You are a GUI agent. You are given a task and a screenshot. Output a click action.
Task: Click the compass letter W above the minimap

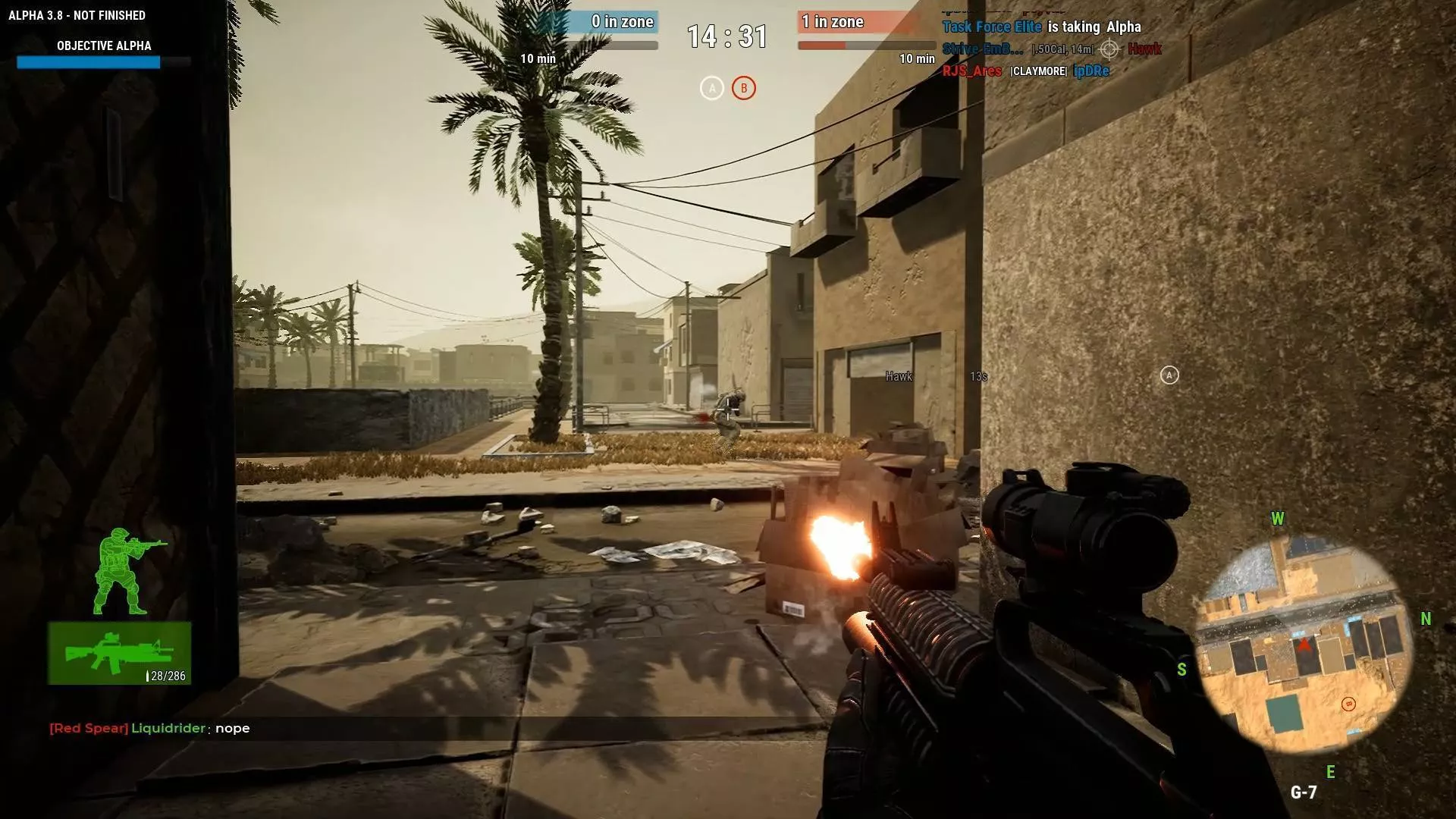click(x=1279, y=519)
